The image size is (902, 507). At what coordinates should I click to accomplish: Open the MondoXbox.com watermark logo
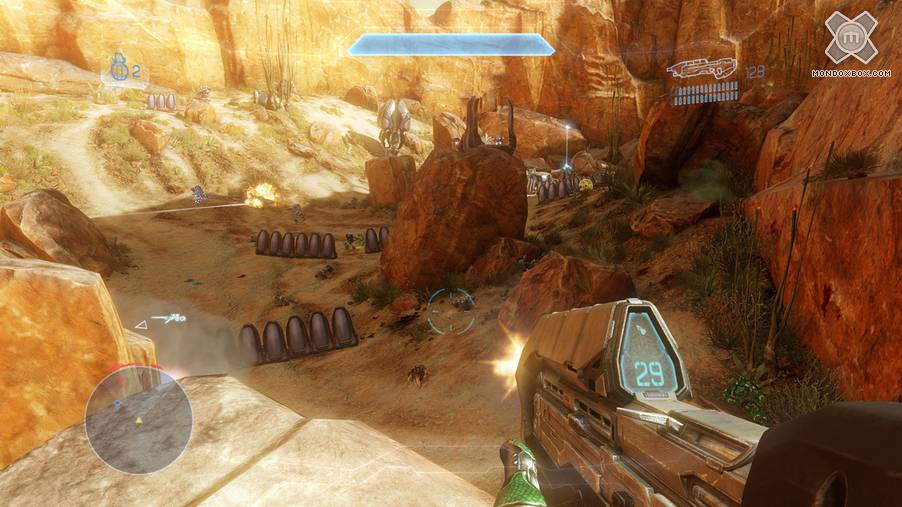850,41
